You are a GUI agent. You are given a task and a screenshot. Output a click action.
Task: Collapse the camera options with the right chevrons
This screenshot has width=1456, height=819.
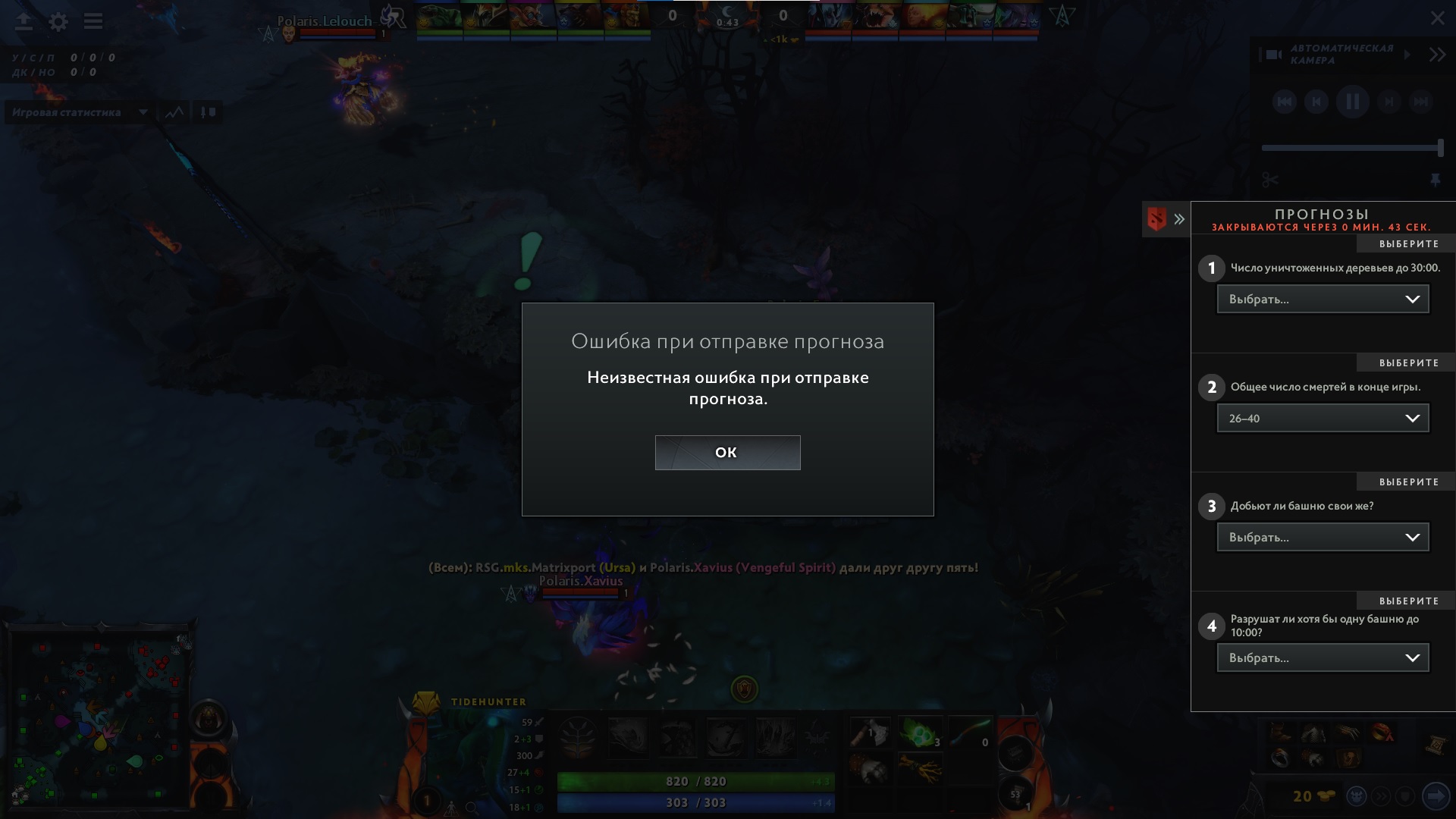coord(1437,54)
